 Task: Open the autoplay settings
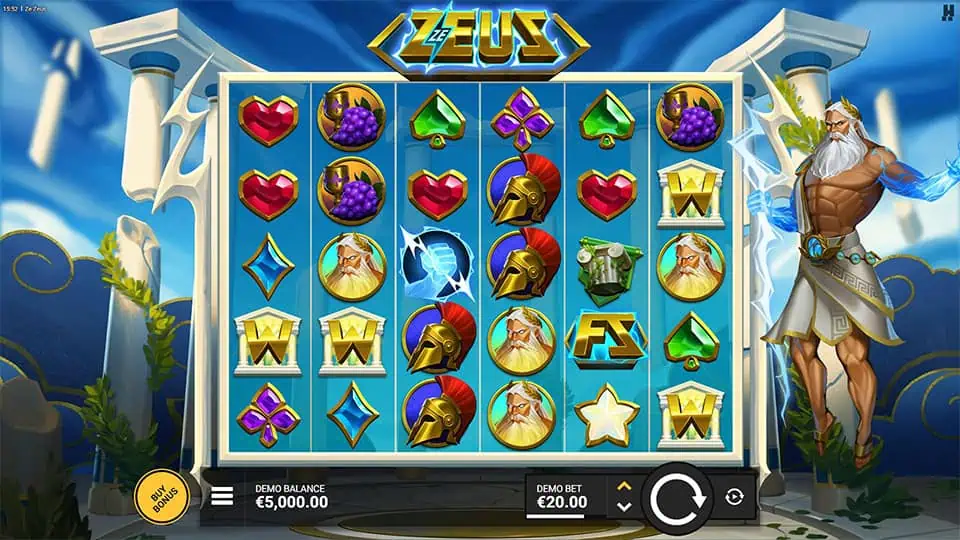coord(734,497)
